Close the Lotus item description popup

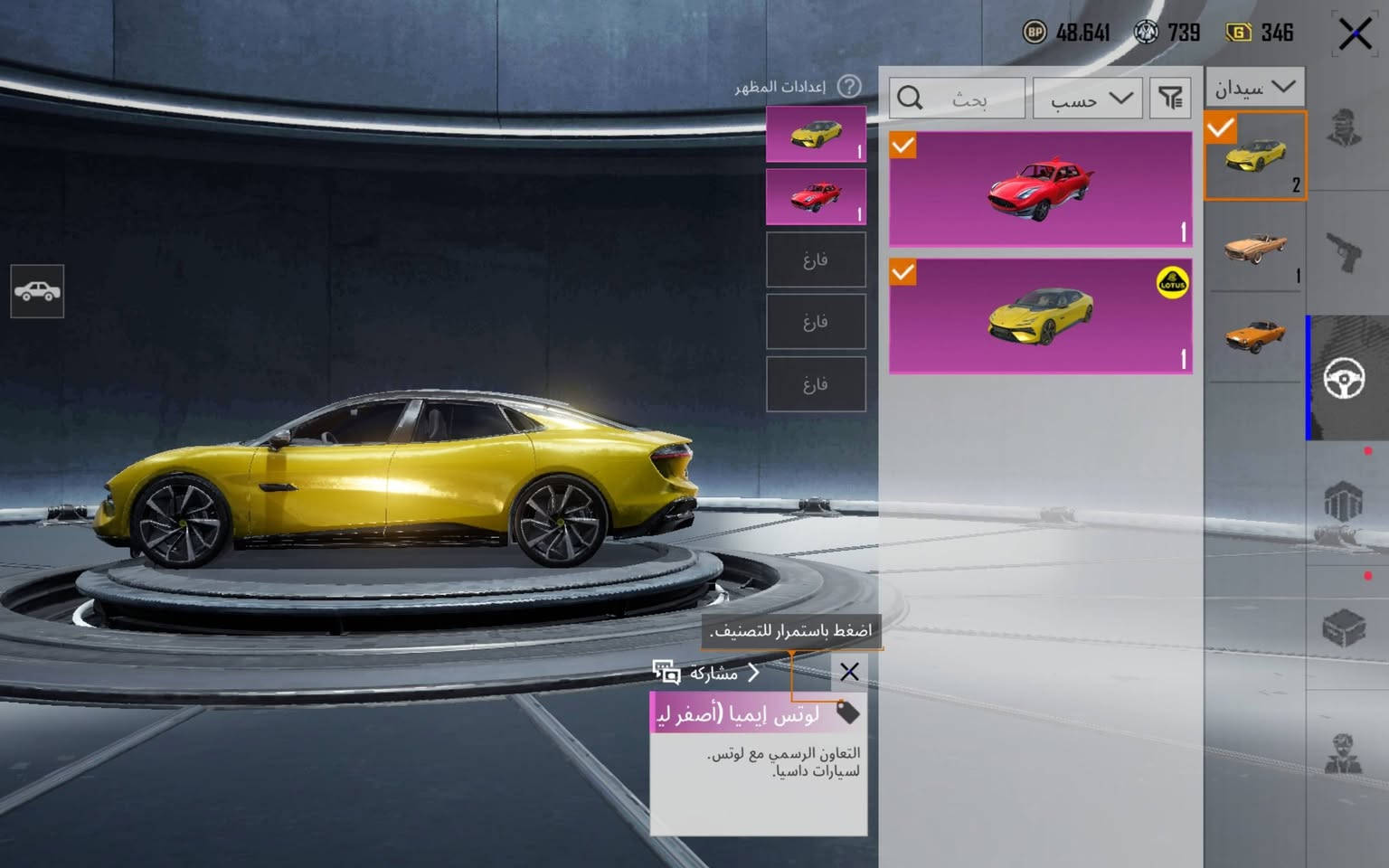849,672
